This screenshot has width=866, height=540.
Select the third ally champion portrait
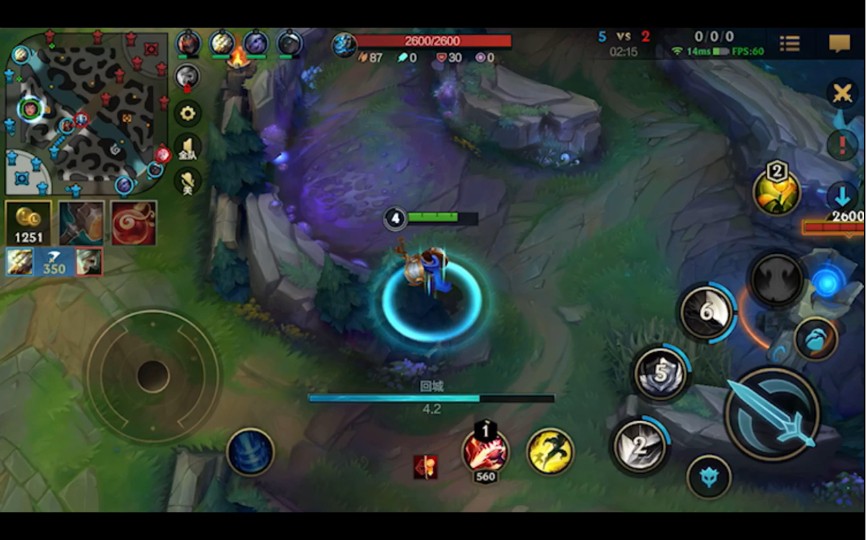(x=256, y=43)
